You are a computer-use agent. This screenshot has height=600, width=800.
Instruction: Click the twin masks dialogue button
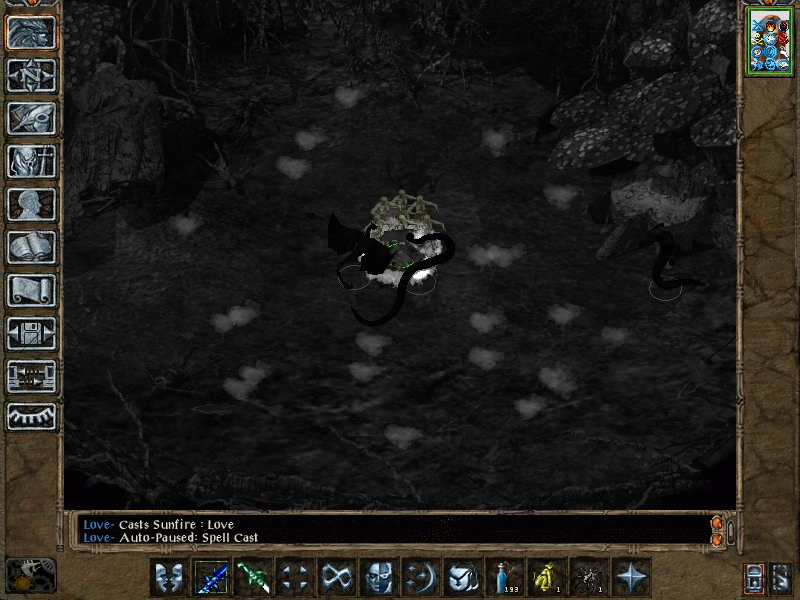(x=169, y=577)
